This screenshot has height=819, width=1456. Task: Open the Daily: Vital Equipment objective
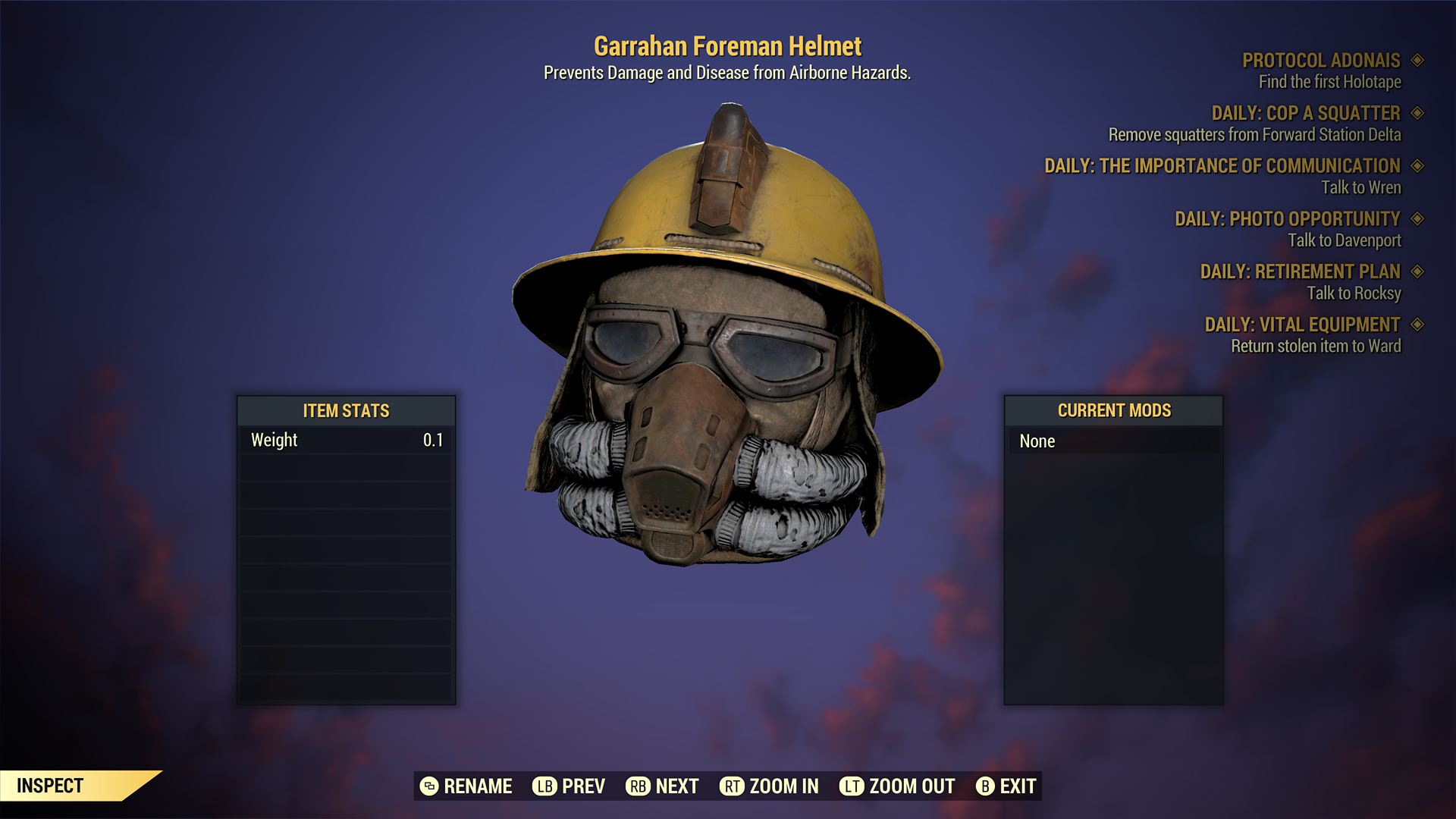(x=1302, y=325)
